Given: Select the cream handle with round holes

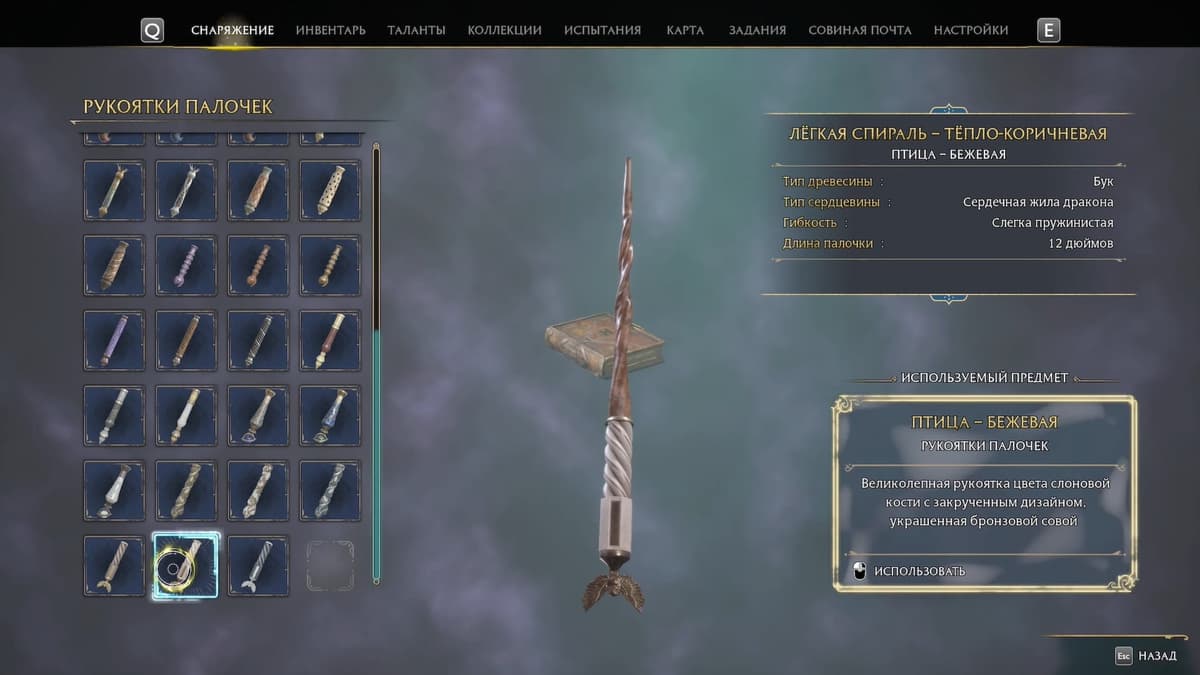Looking at the screenshot, I should pos(330,190).
